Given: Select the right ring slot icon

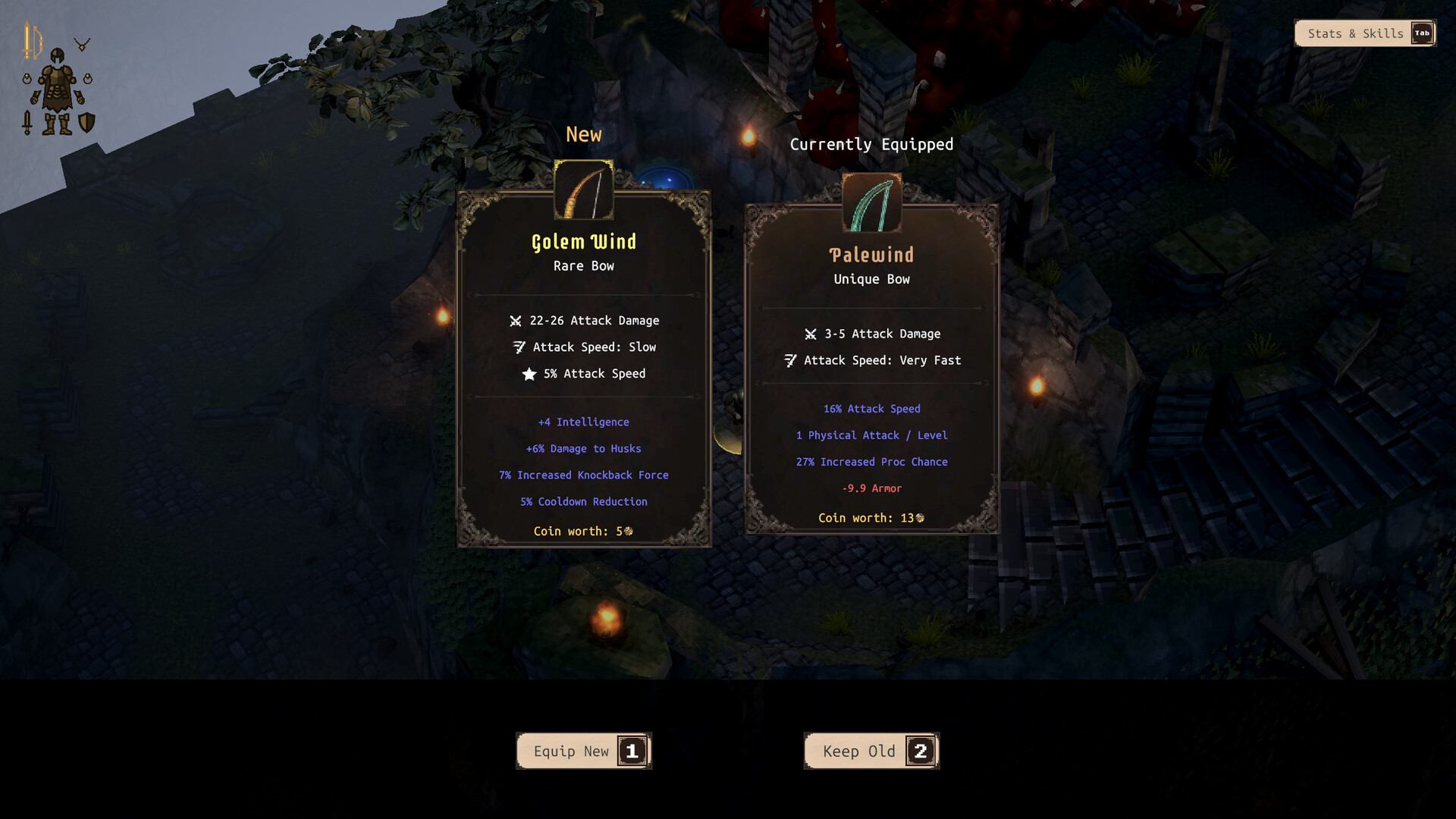Looking at the screenshot, I should pos(88,79).
